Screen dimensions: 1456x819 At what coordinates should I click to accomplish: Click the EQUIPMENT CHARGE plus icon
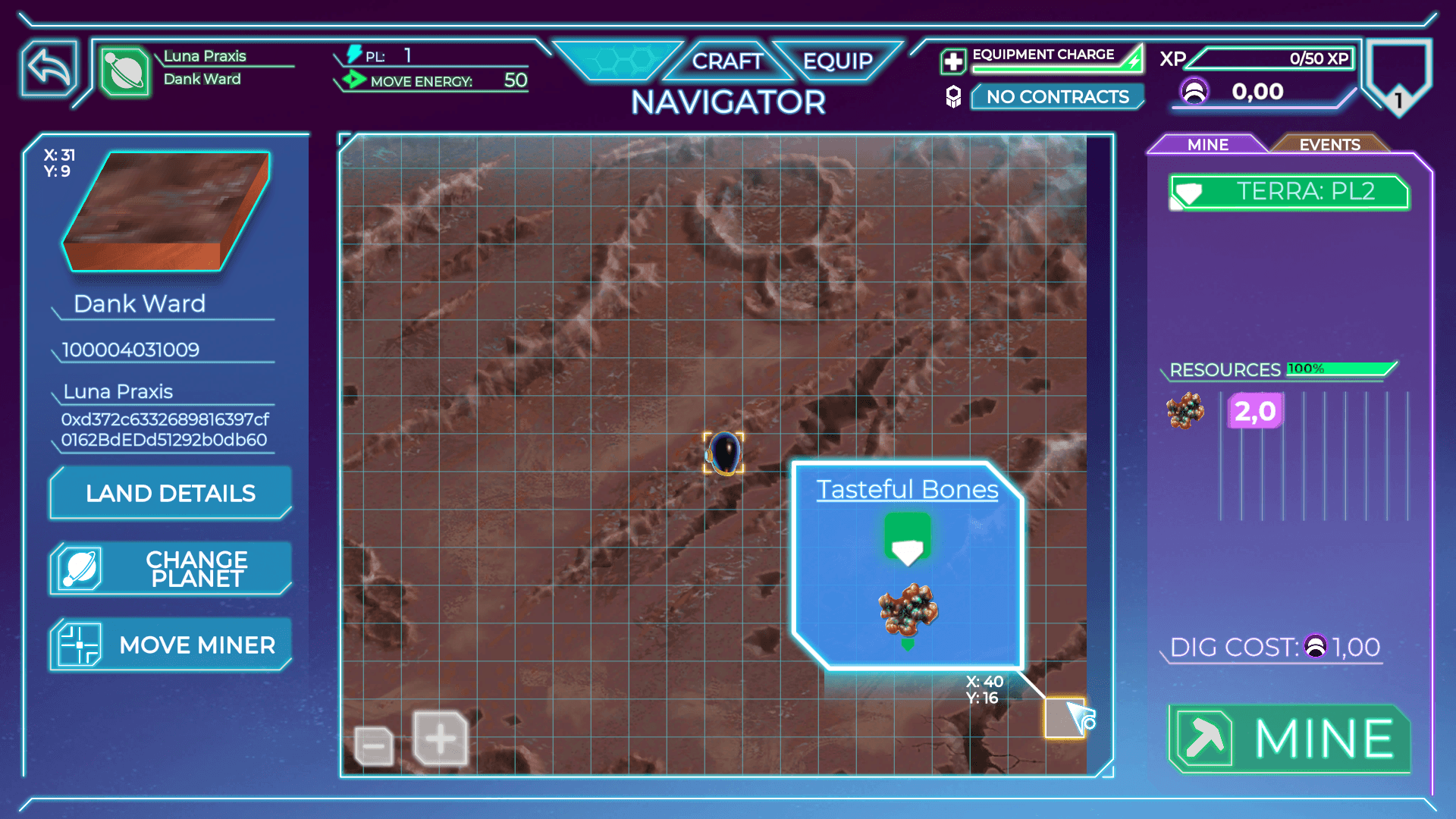tap(953, 61)
